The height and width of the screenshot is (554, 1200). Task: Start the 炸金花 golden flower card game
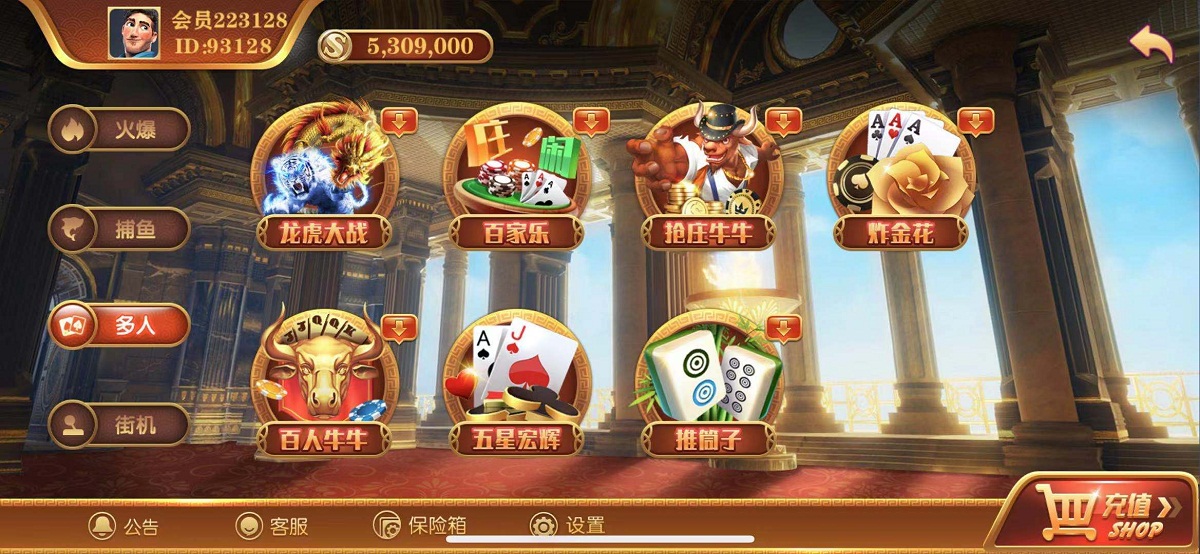click(x=902, y=176)
